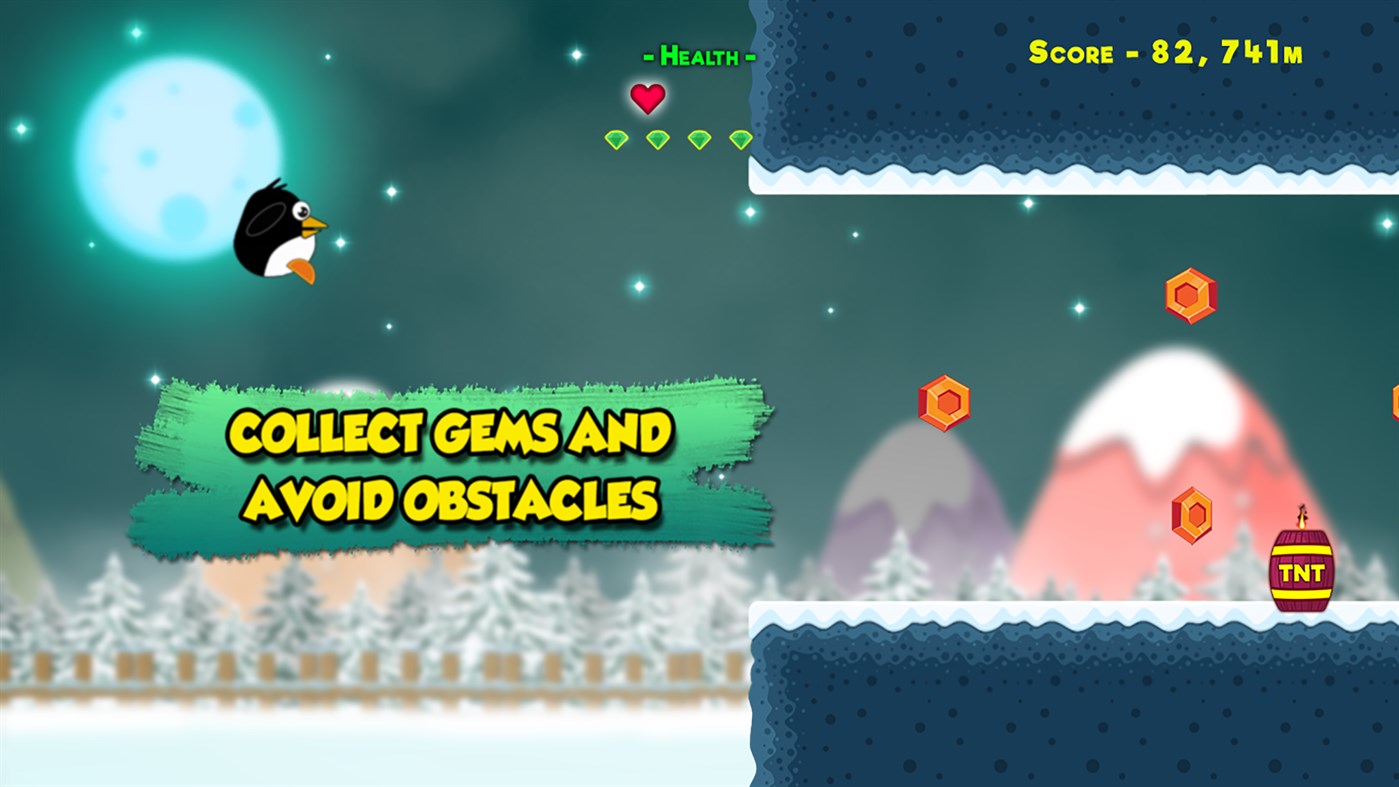Click the green gem health meter
This screenshot has width=1399, height=787.
[x=677, y=139]
